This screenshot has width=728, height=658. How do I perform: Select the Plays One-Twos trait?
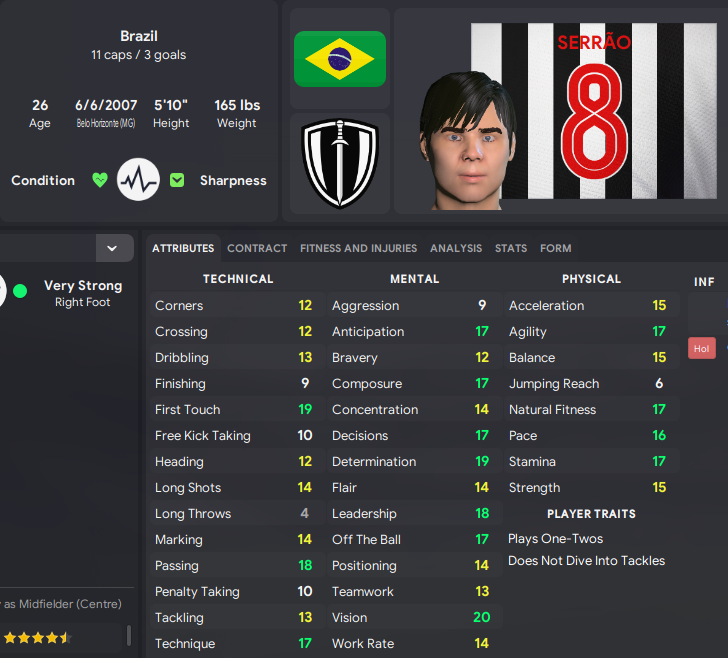click(556, 539)
